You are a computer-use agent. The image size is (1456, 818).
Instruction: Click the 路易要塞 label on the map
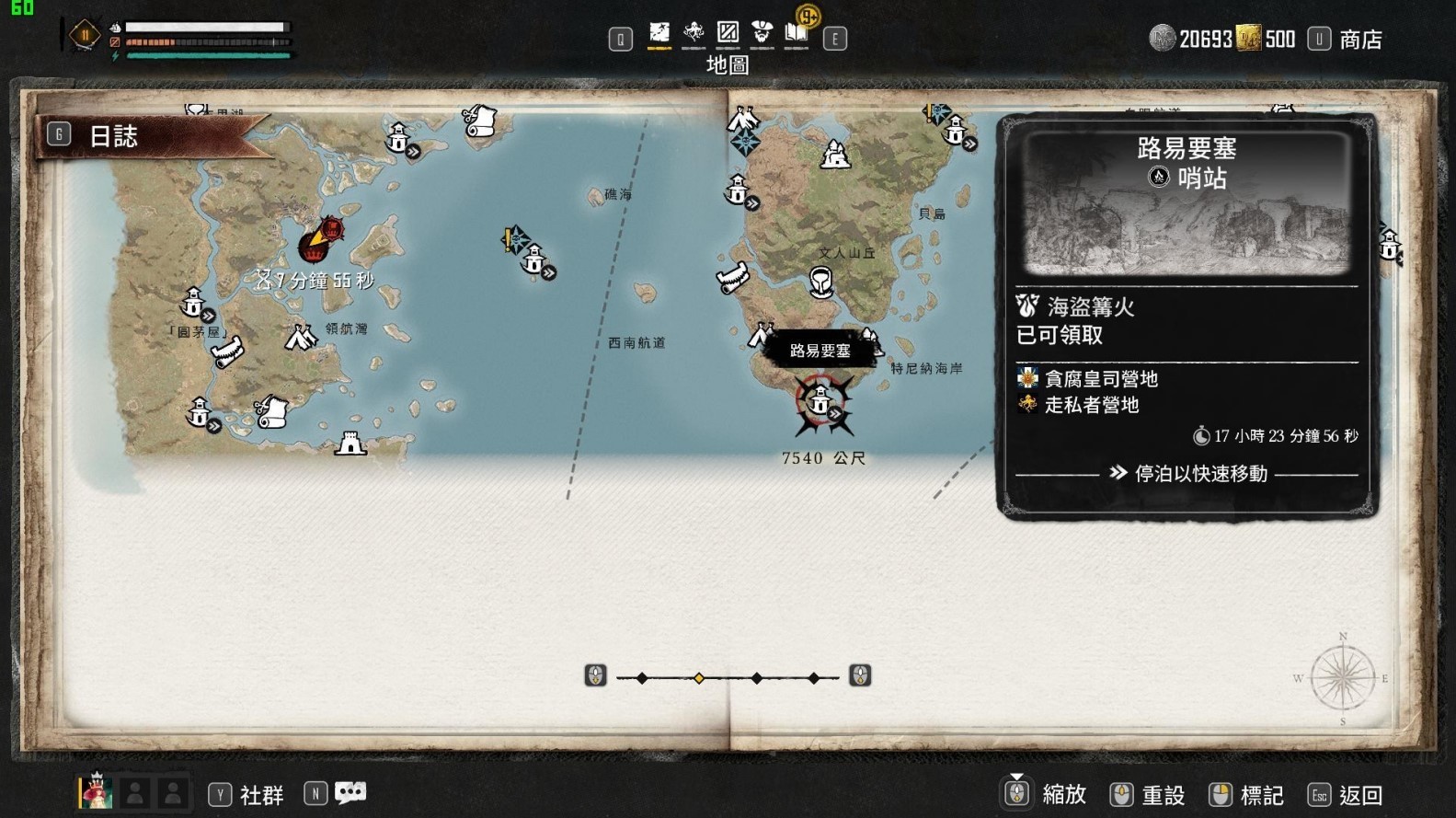pos(820,351)
